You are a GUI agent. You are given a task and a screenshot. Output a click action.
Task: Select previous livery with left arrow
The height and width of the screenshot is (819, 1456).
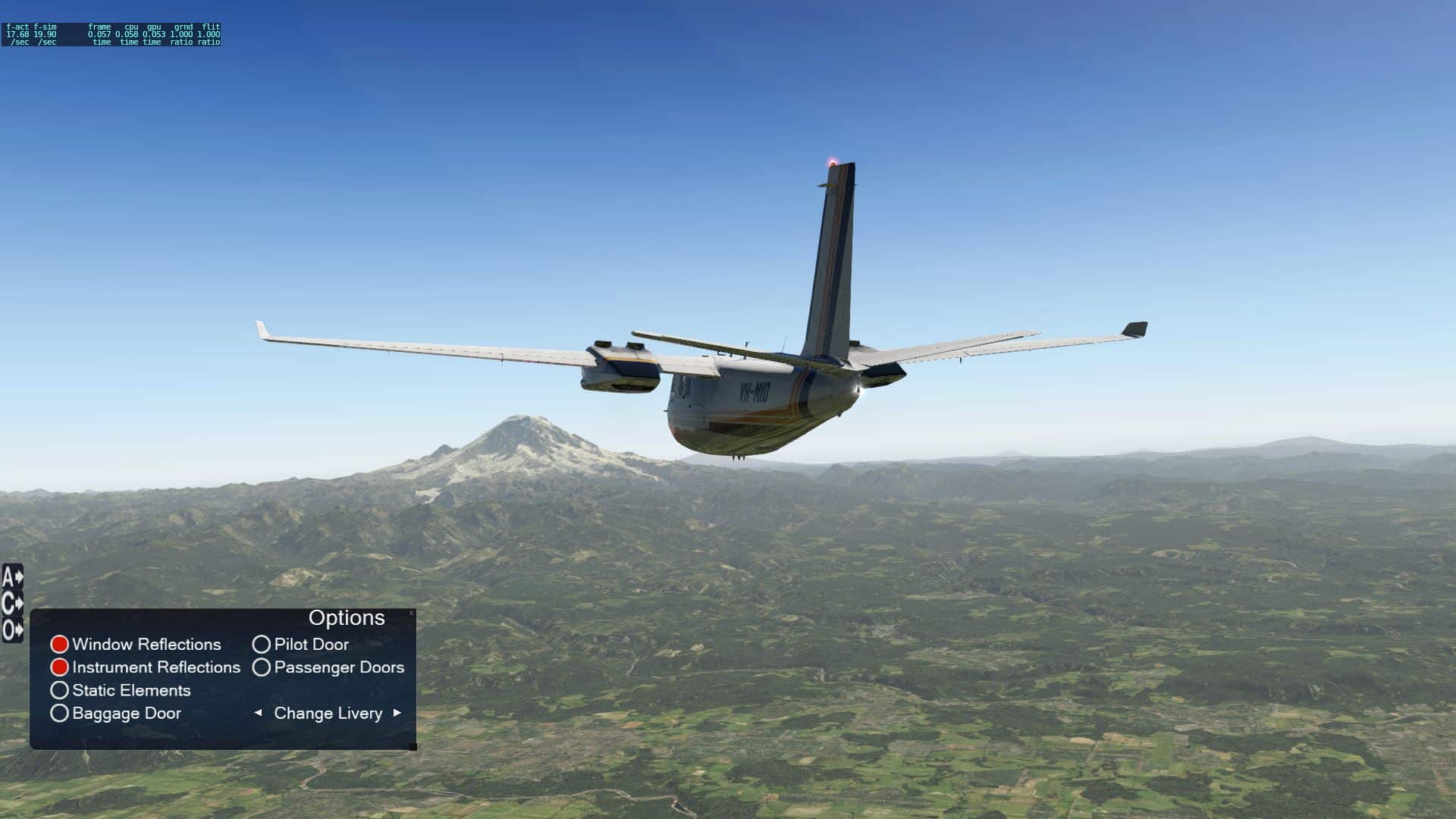click(258, 713)
